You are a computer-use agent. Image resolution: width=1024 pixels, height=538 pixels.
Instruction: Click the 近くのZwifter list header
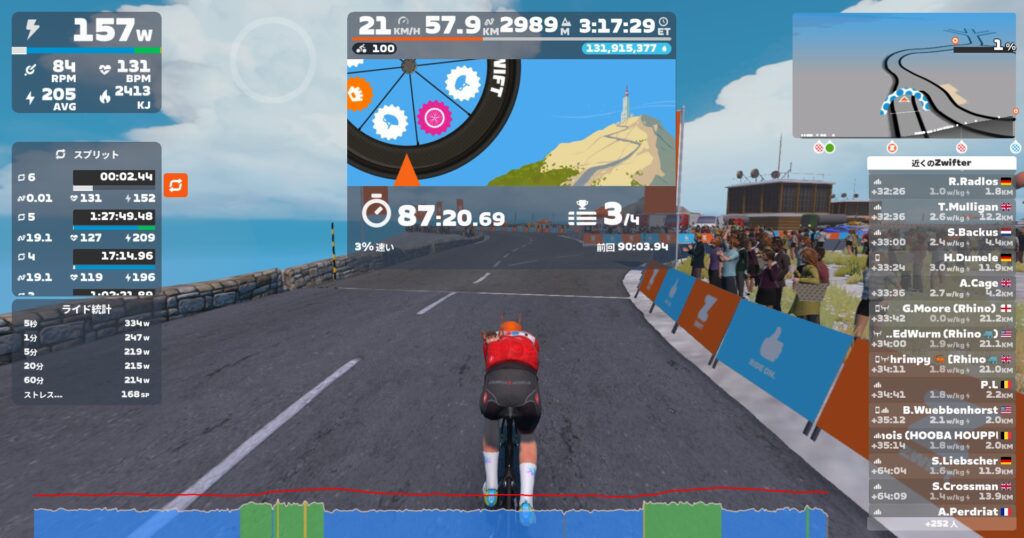(x=941, y=163)
